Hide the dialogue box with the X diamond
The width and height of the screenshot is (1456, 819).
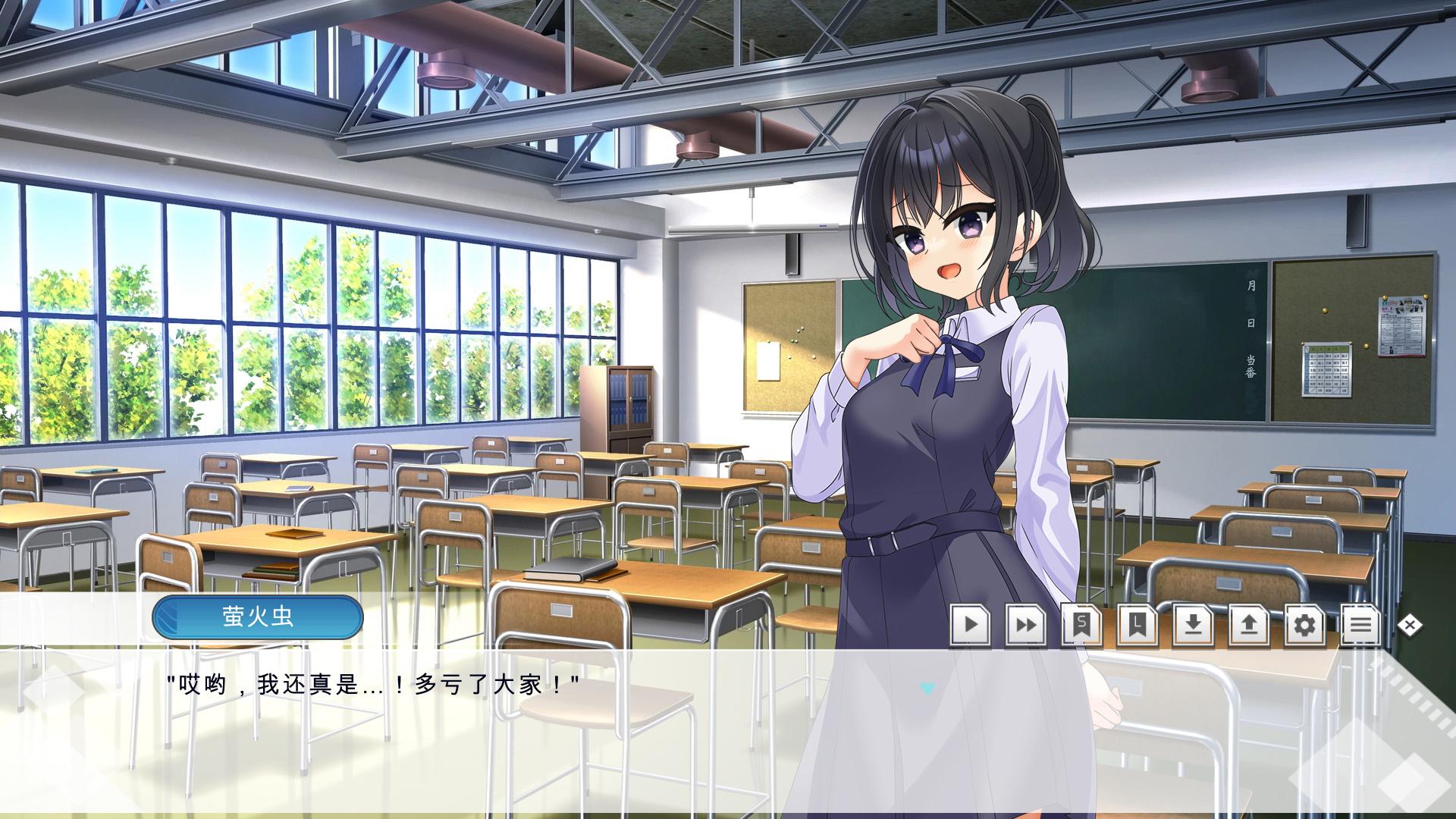1410,625
